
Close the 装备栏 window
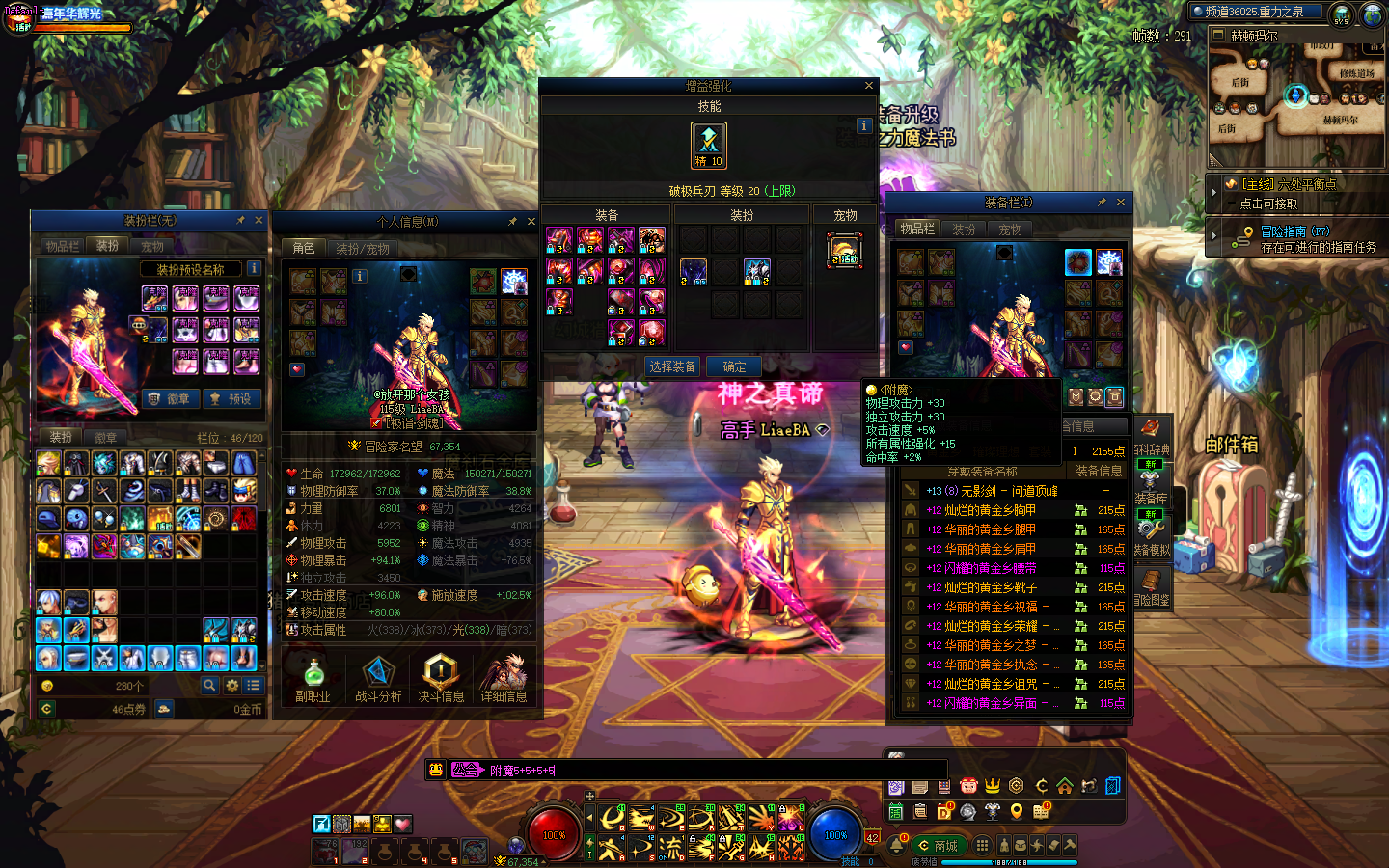point(1120,203)
